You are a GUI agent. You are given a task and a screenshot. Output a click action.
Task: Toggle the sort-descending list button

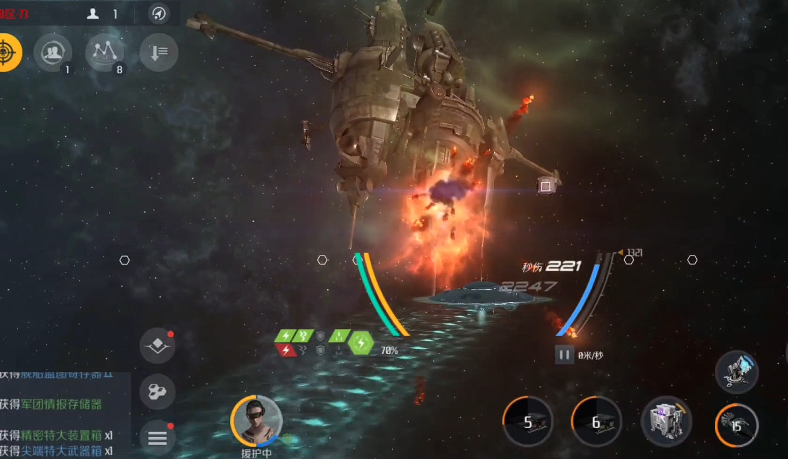pos(158,51)
